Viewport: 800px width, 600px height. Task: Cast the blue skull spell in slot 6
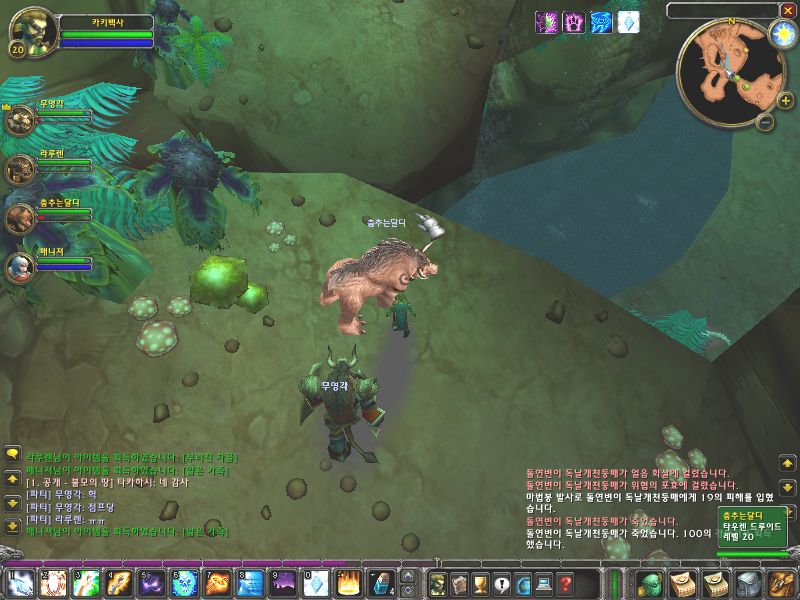tap(185, 582)
